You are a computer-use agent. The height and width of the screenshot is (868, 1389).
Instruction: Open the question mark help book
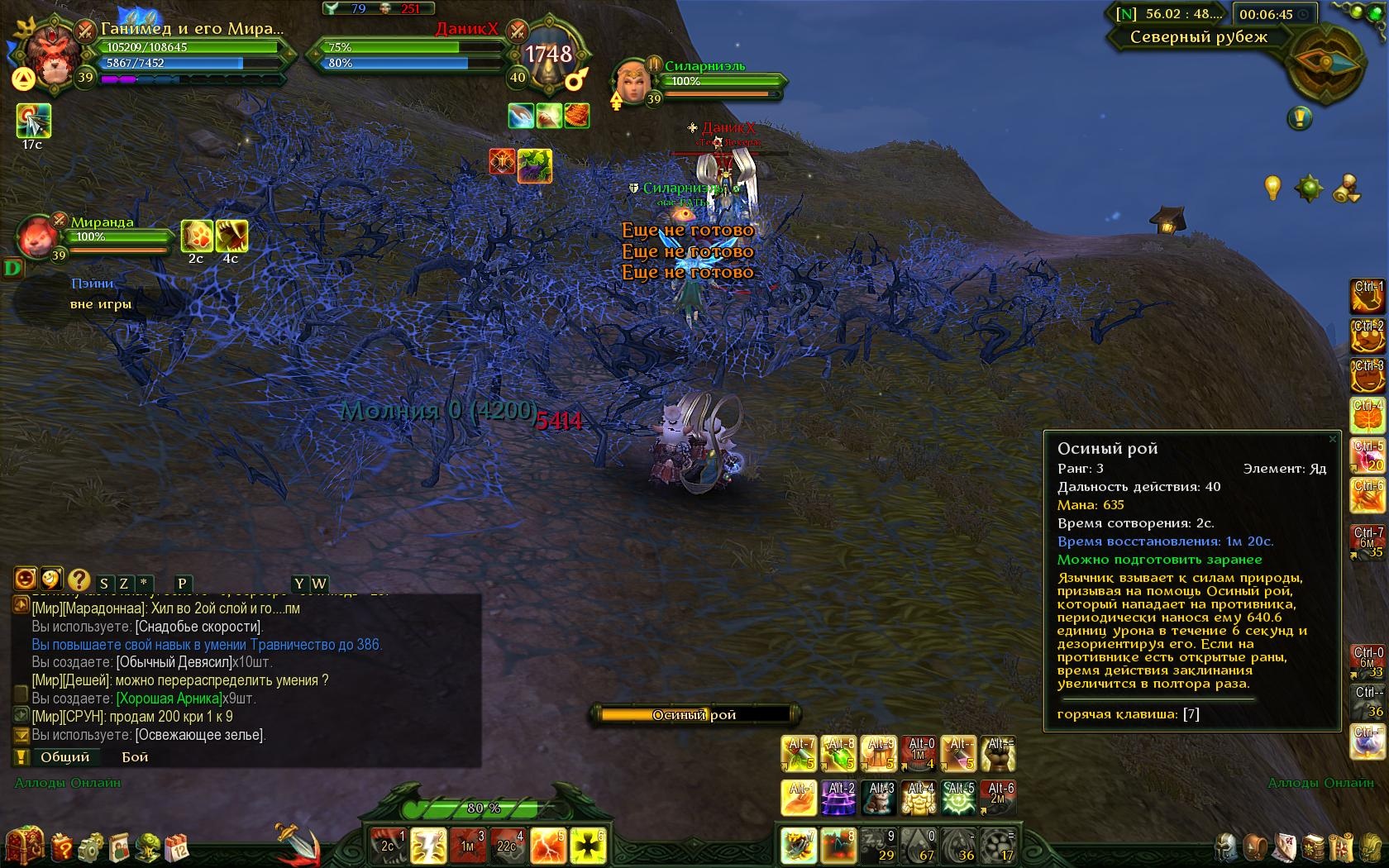click(62, 848)
